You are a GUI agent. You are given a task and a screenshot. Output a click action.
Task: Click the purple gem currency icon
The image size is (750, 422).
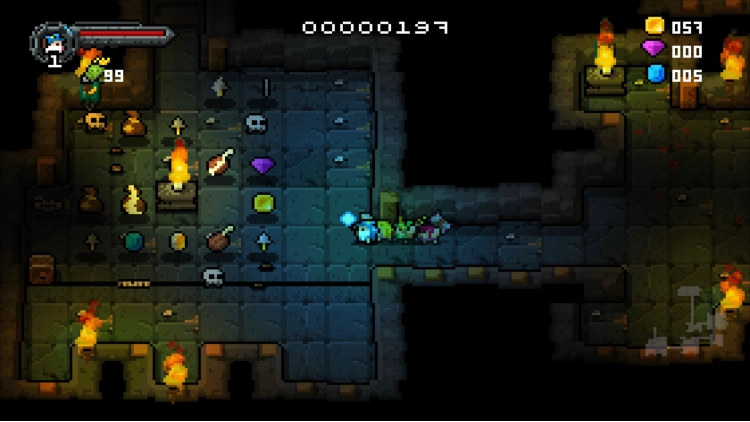pyautogui.click(x=655, y=49)
